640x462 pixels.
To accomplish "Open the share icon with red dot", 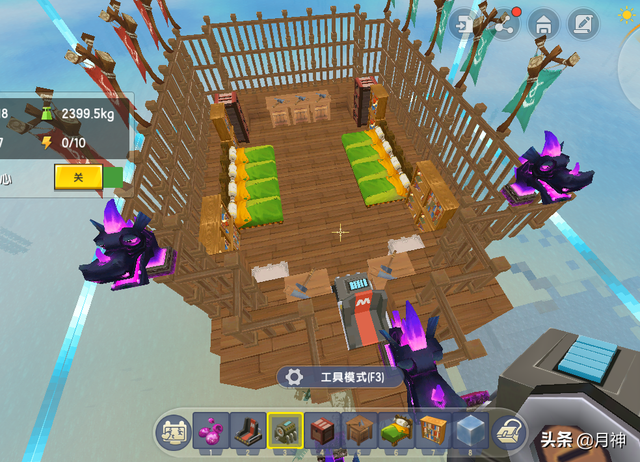I will pos(505,24).
